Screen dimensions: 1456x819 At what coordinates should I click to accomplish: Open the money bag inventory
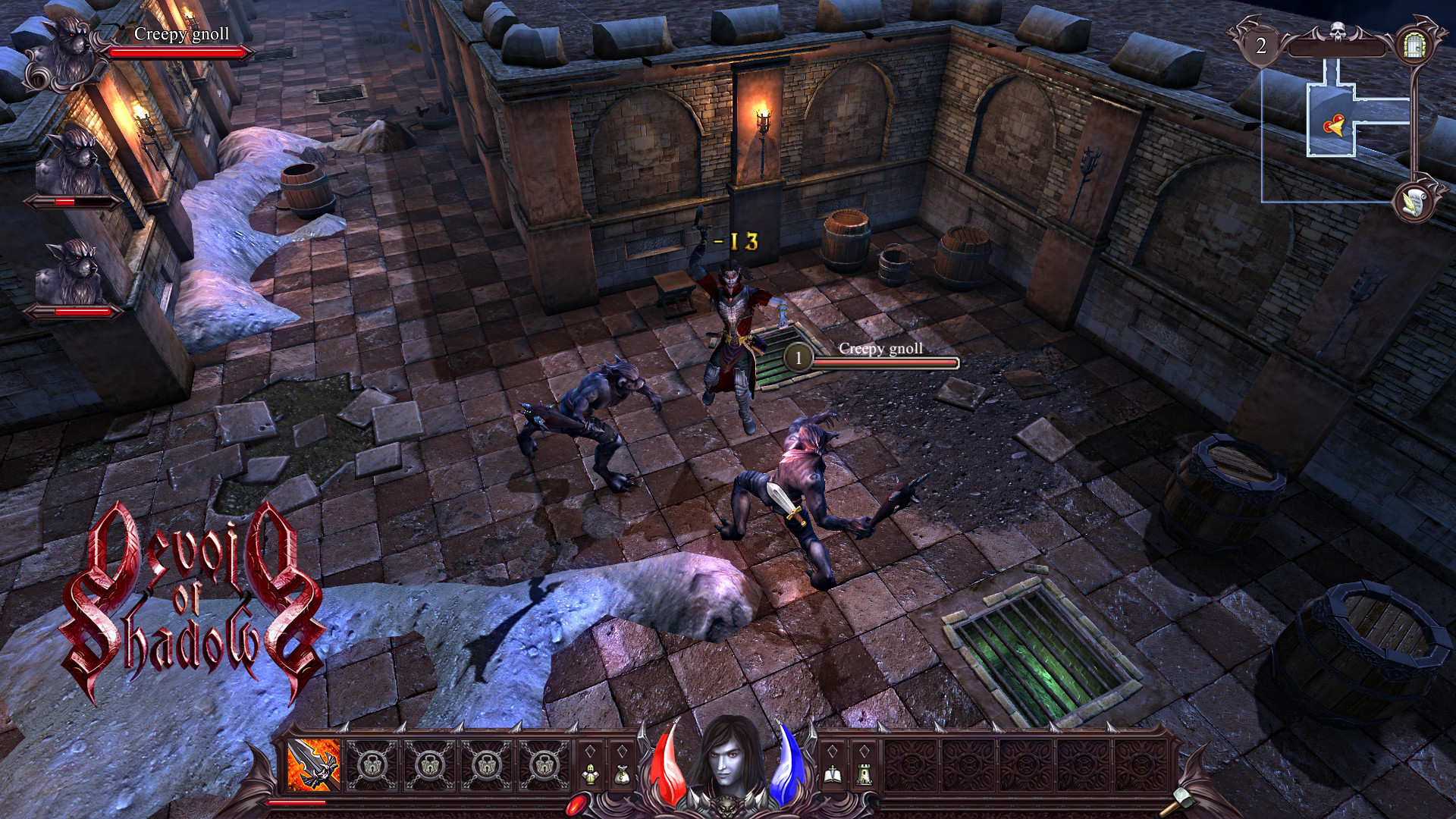[x=622, y=774]
